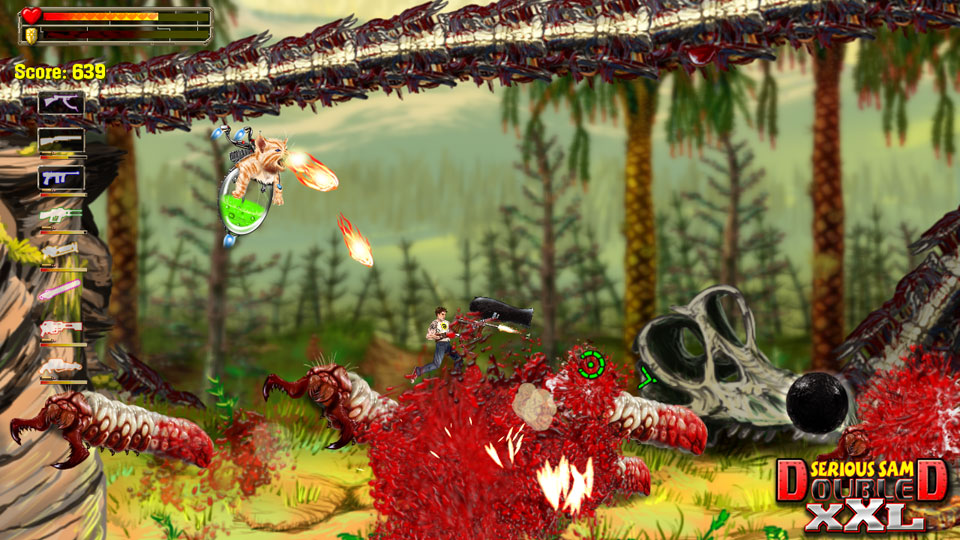This screenshot has height=540, width=960.
Task: Select the grey tommy gun weapon icon
Action: click(60, 102)
